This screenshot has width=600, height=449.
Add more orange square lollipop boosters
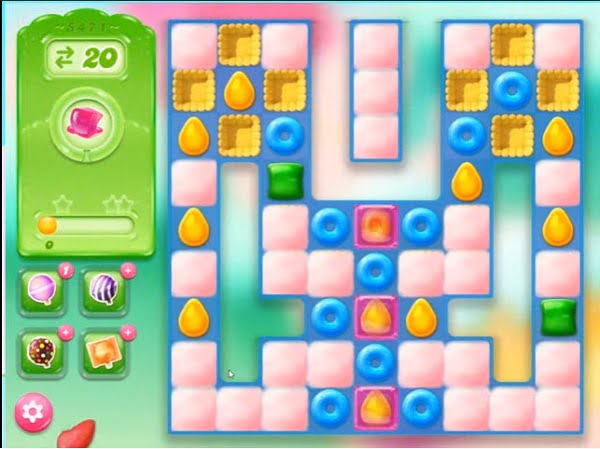128,331
